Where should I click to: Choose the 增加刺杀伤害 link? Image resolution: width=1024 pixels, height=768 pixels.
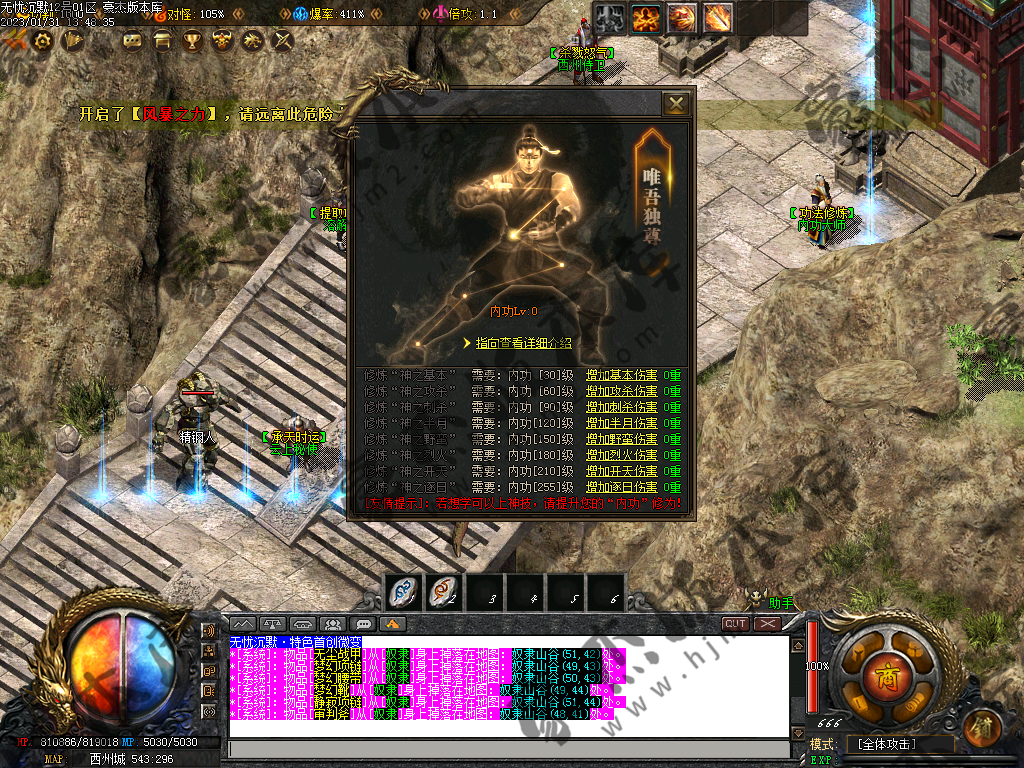tap(621, 408)
